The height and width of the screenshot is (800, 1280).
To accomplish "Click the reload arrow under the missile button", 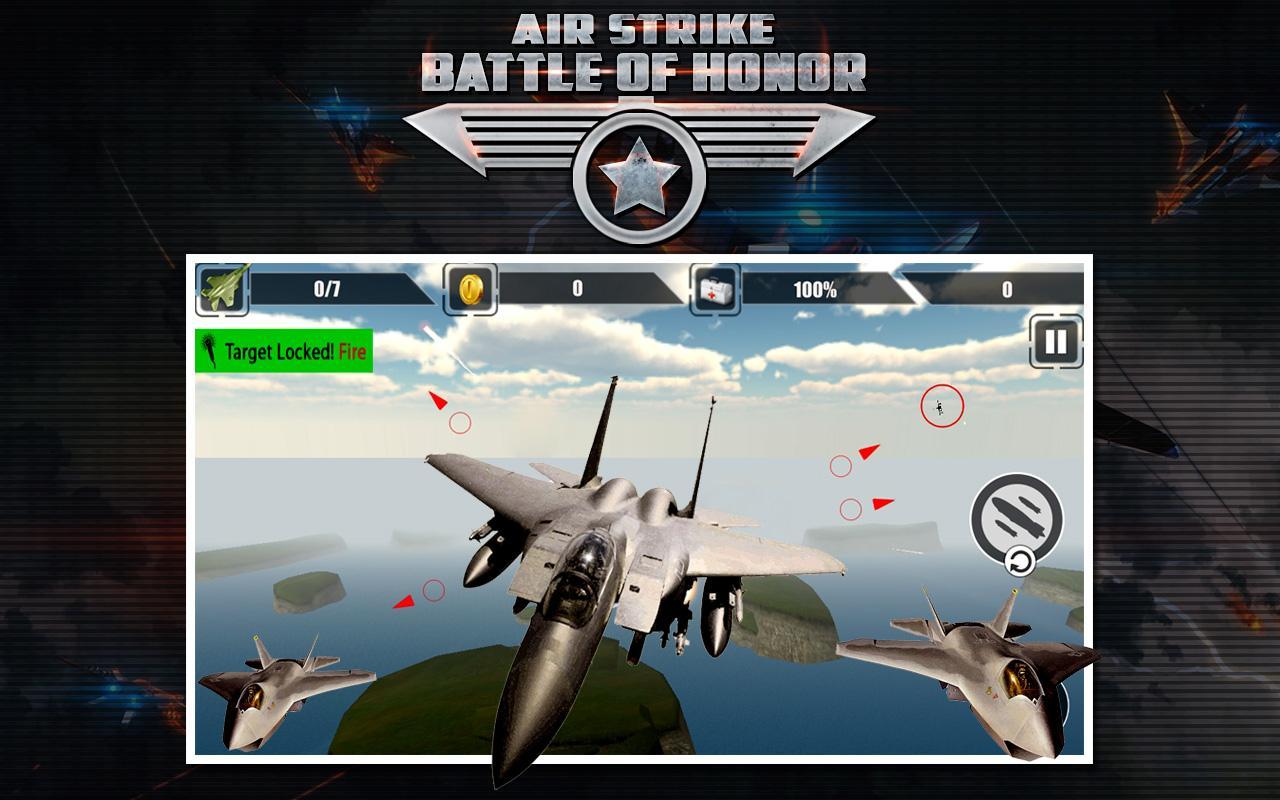I will [1019, 563].
